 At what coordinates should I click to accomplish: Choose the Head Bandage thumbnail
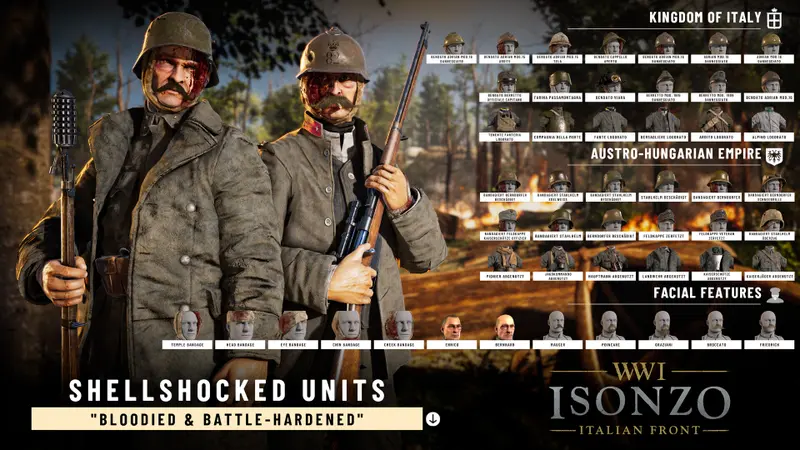[240, 325]
